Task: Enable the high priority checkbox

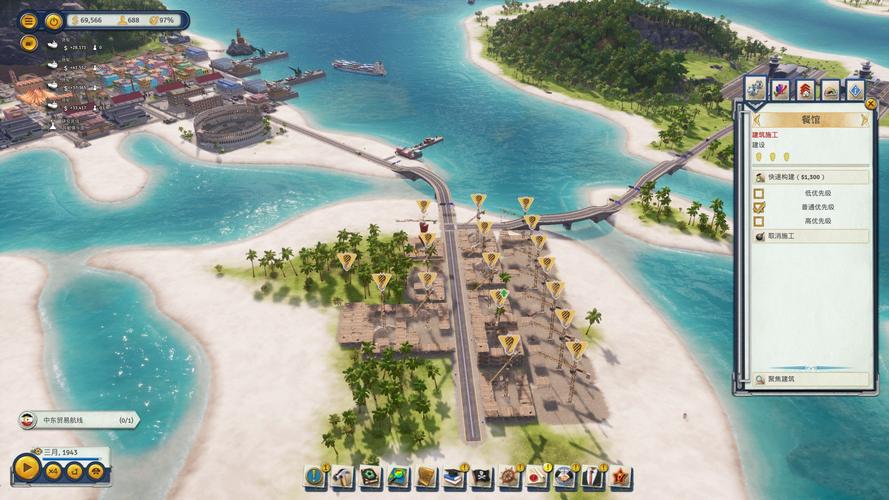Action: pyautogui.click(x=759, y=221)
